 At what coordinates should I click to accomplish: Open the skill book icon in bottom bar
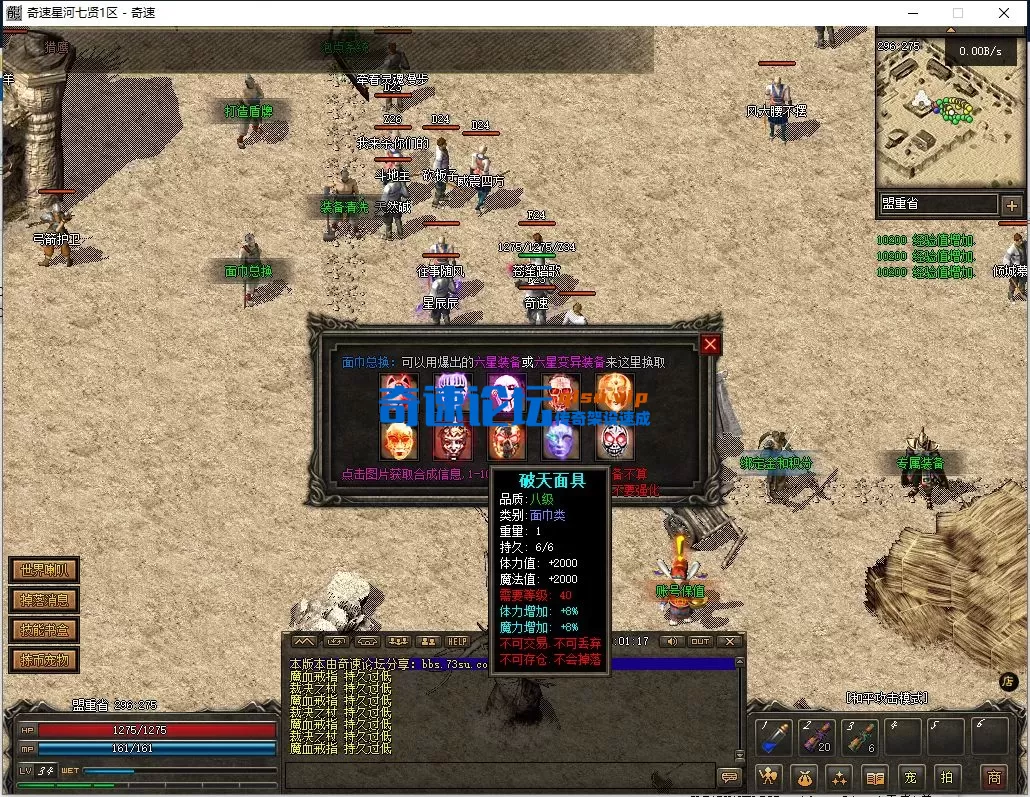[875, 777]
